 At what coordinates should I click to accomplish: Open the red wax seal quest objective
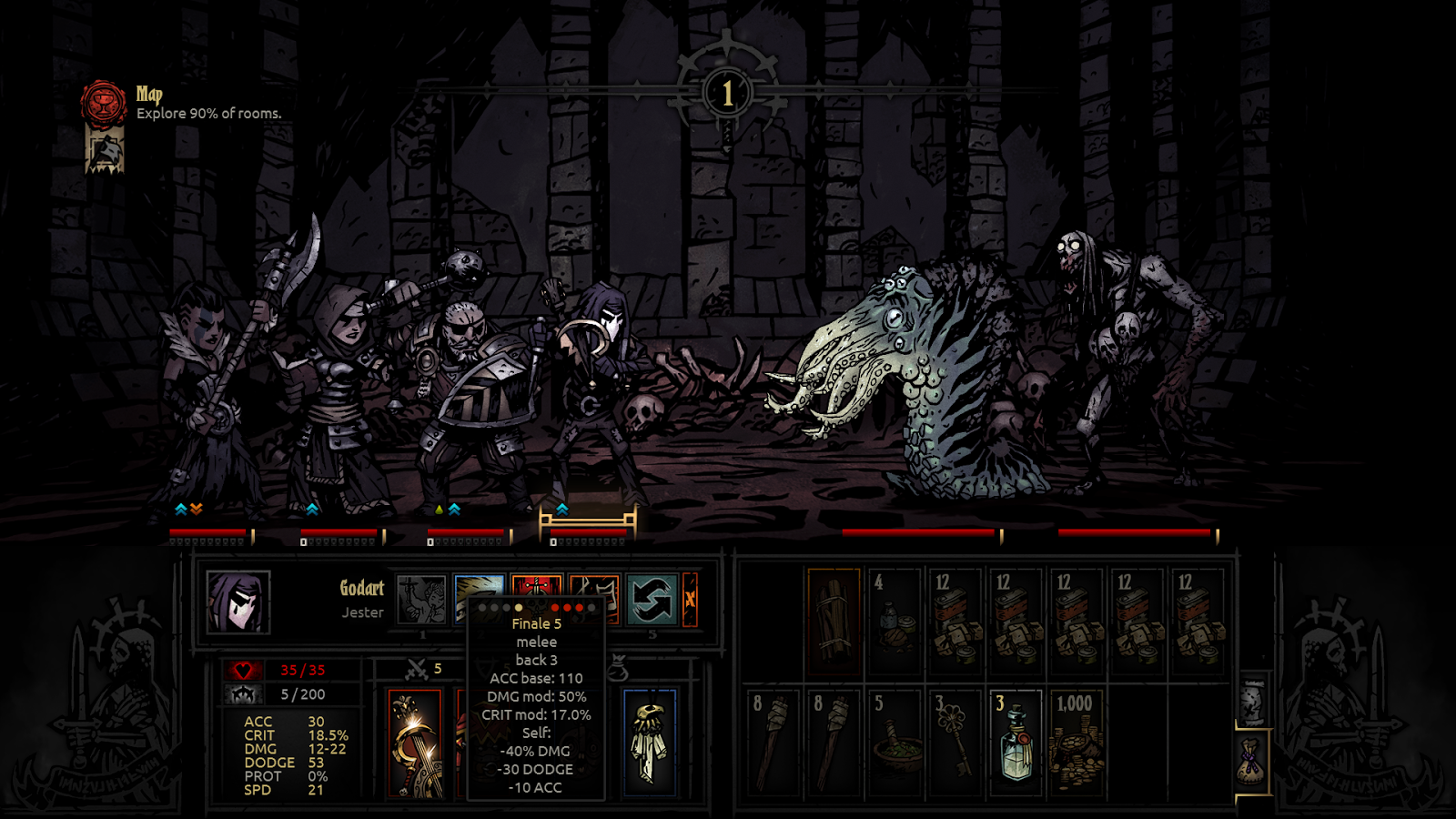104,103
